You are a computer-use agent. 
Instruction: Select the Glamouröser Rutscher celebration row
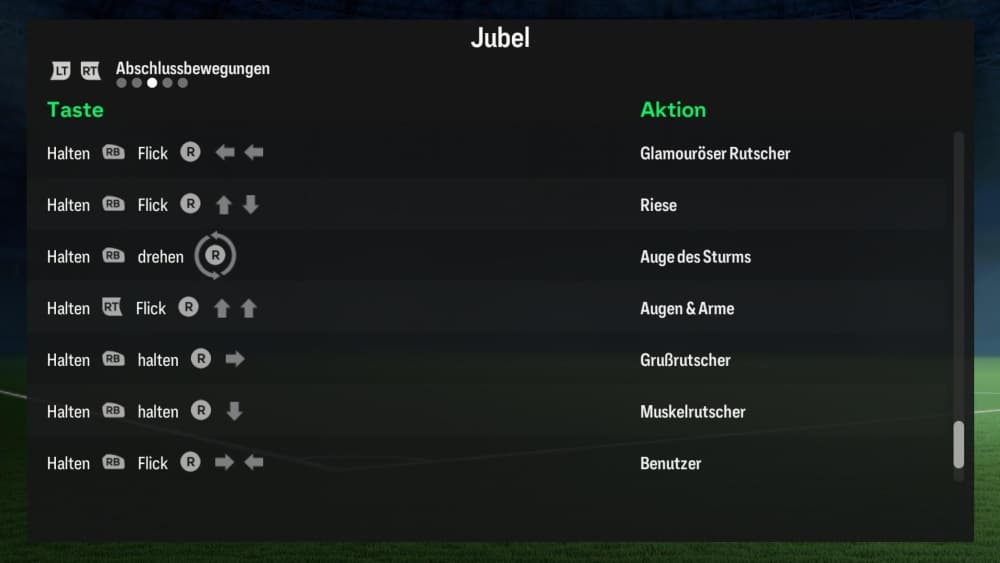point(714,153)
